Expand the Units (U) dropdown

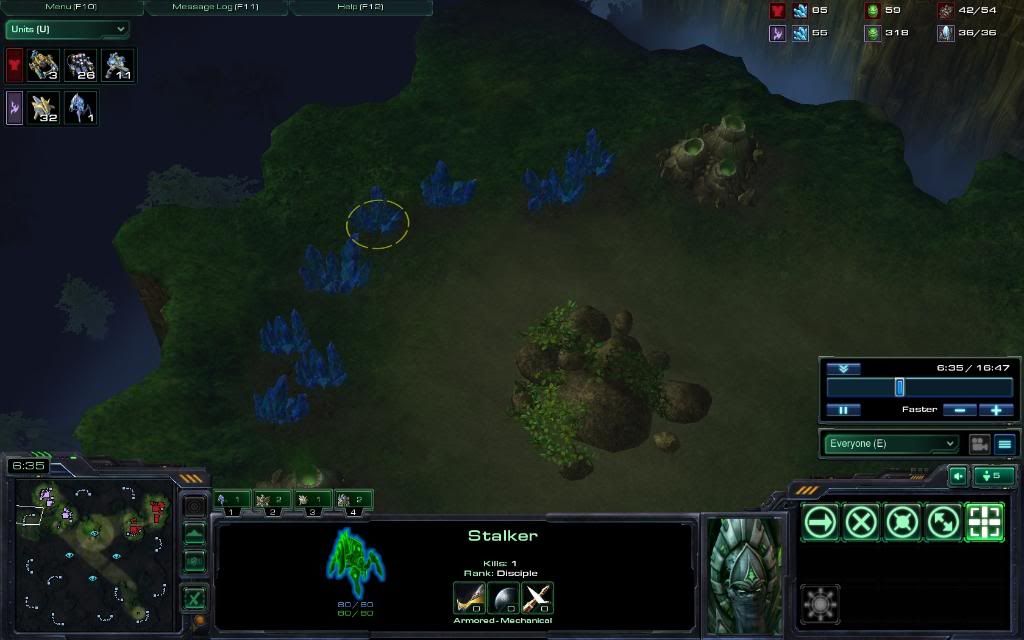[68, 29]
